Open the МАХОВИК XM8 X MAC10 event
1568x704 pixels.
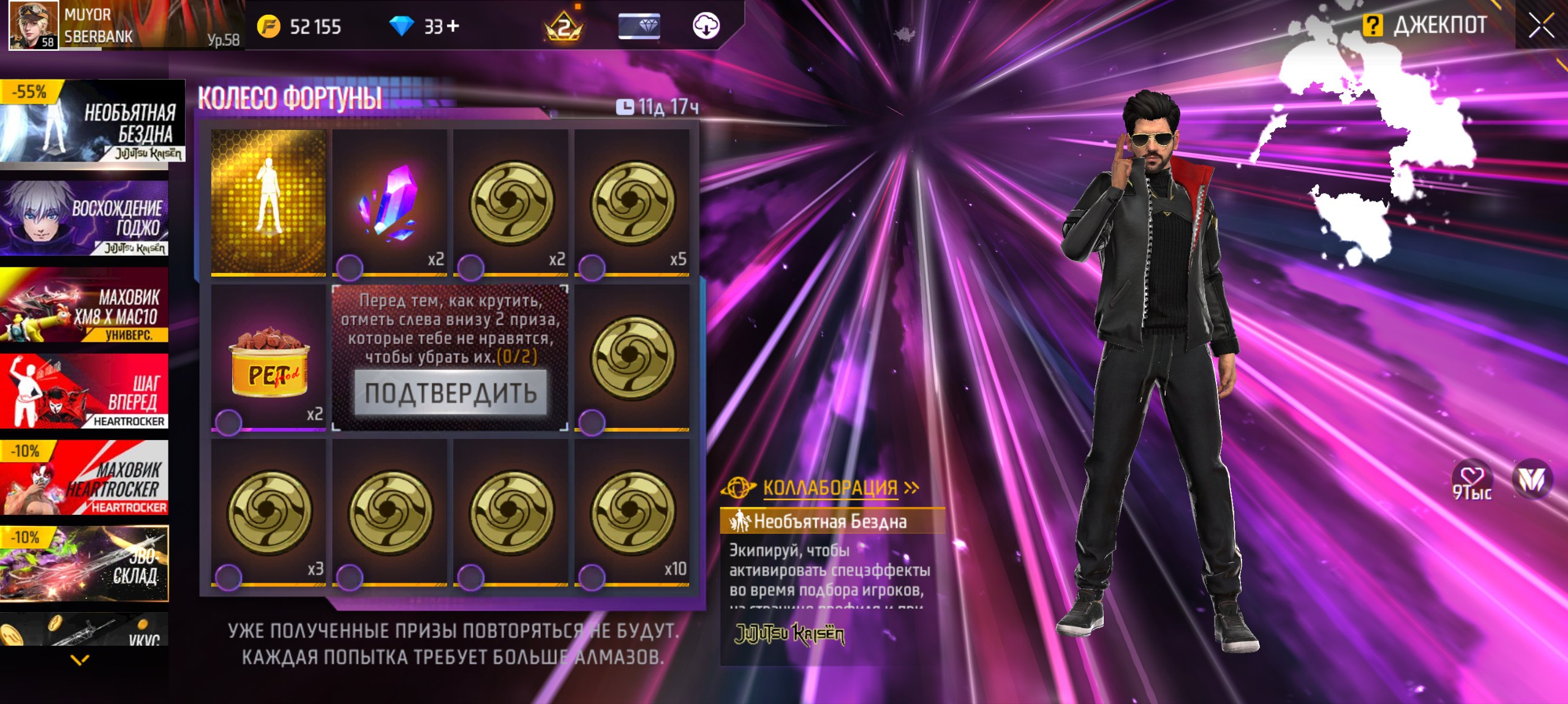point(85,305)
